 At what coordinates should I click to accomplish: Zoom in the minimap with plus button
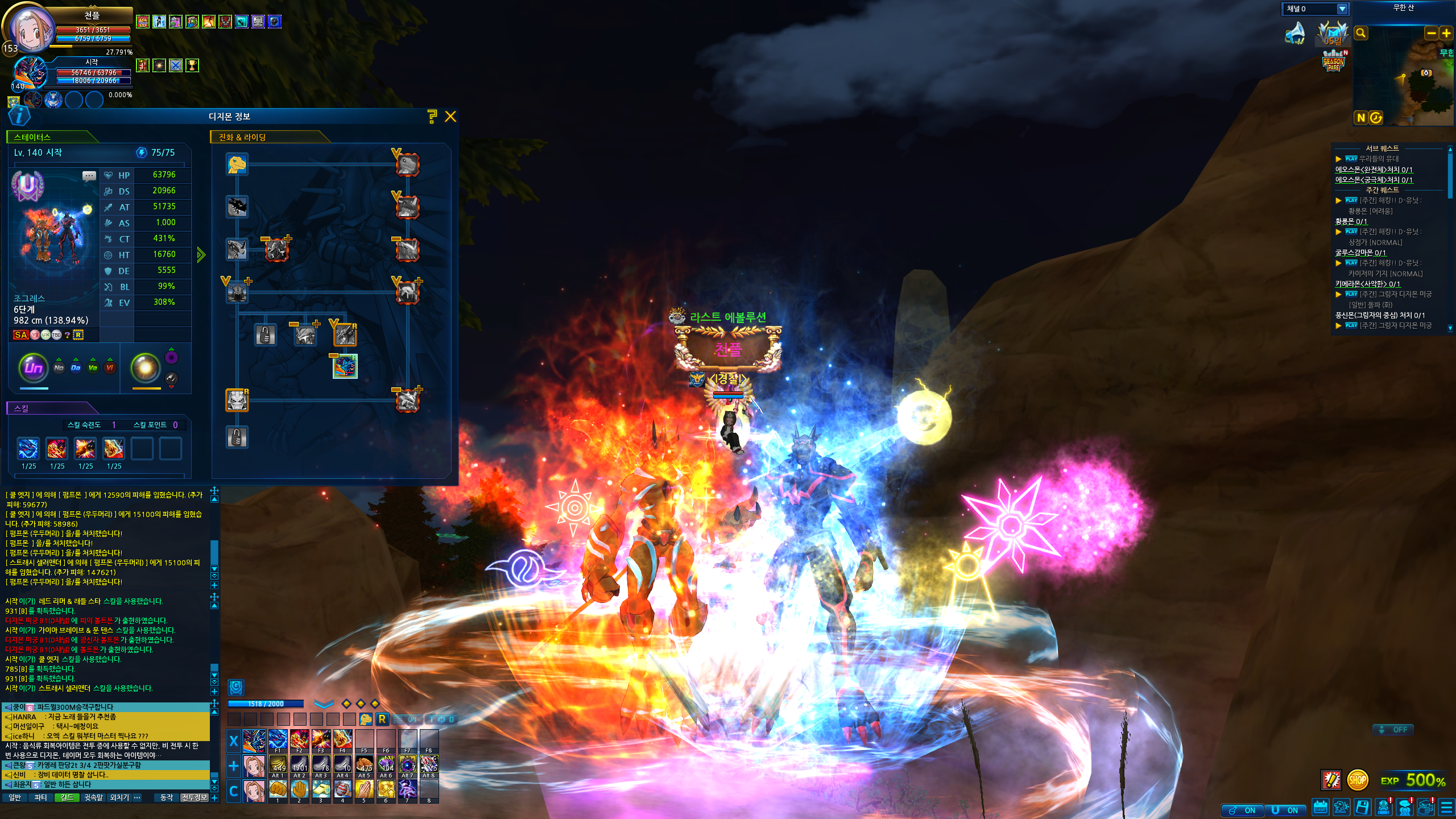coord(1446,33)
